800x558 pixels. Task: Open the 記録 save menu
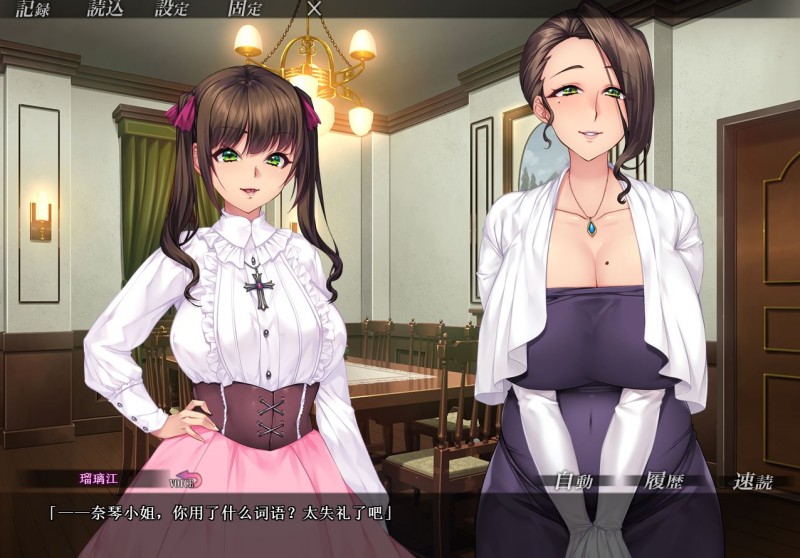coord(32,10)
